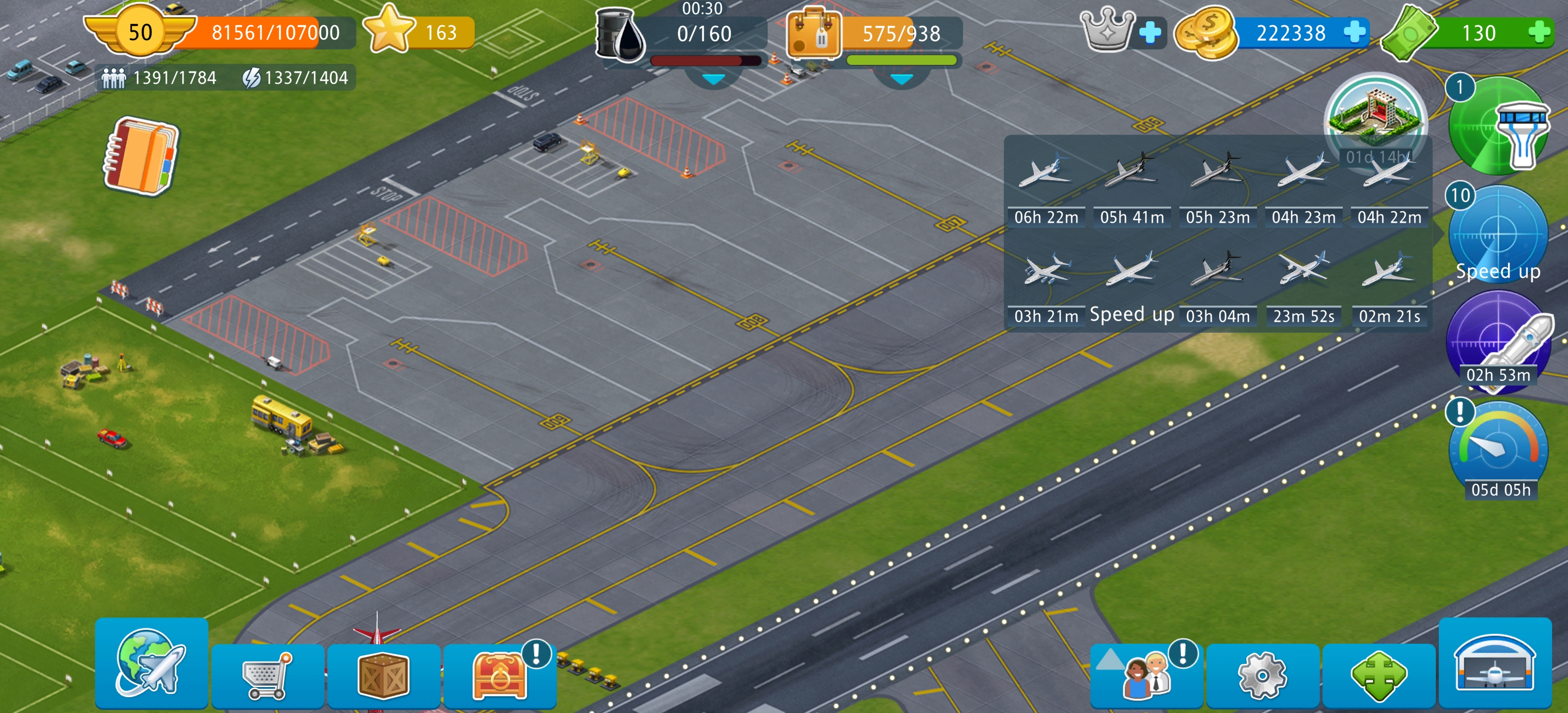Screen dimensions: 1568x713
Task: Speed up the plane in the flight list
Action: point(1131,286)
